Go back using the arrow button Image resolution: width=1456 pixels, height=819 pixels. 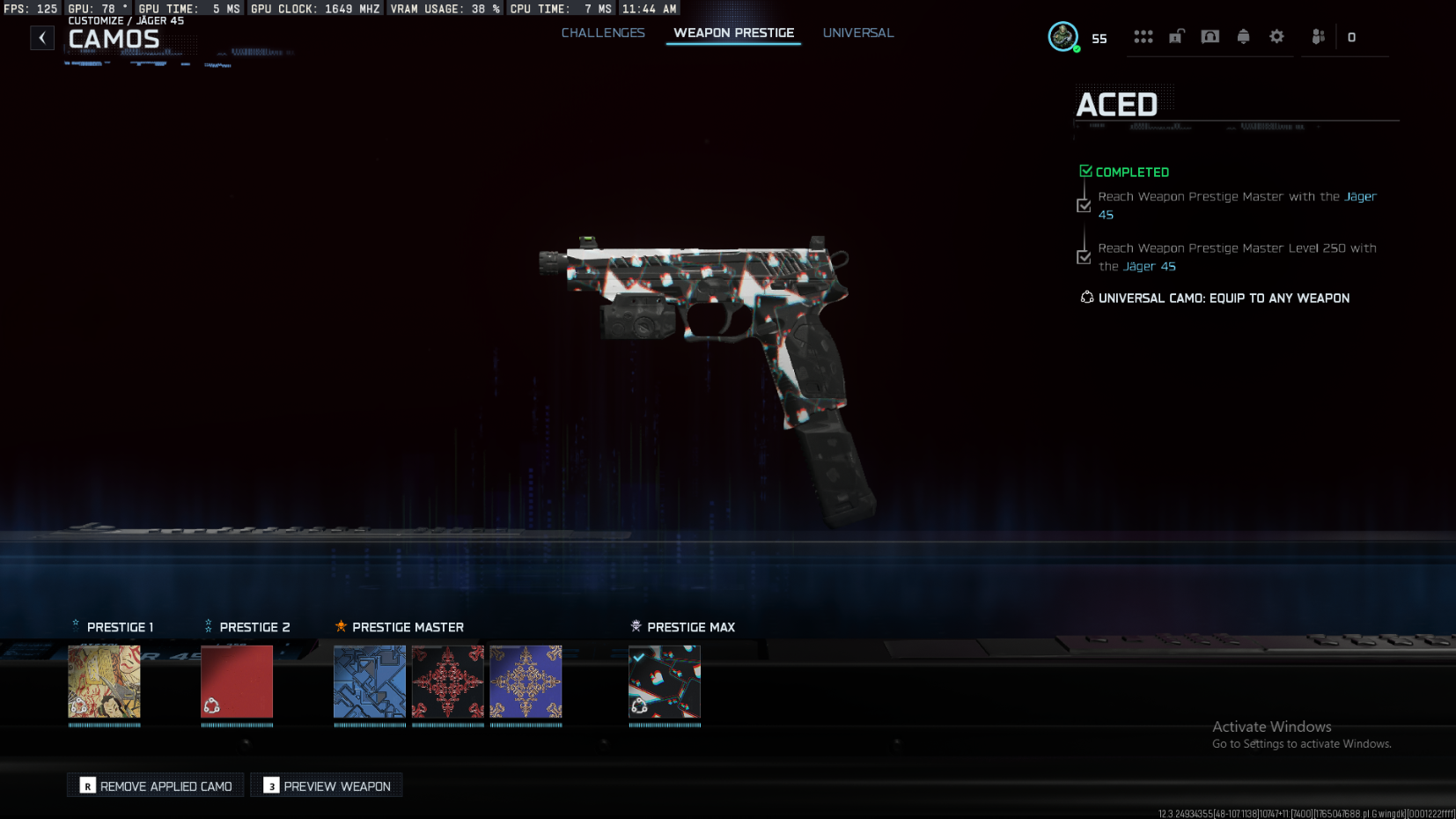[x=42, y=38]
